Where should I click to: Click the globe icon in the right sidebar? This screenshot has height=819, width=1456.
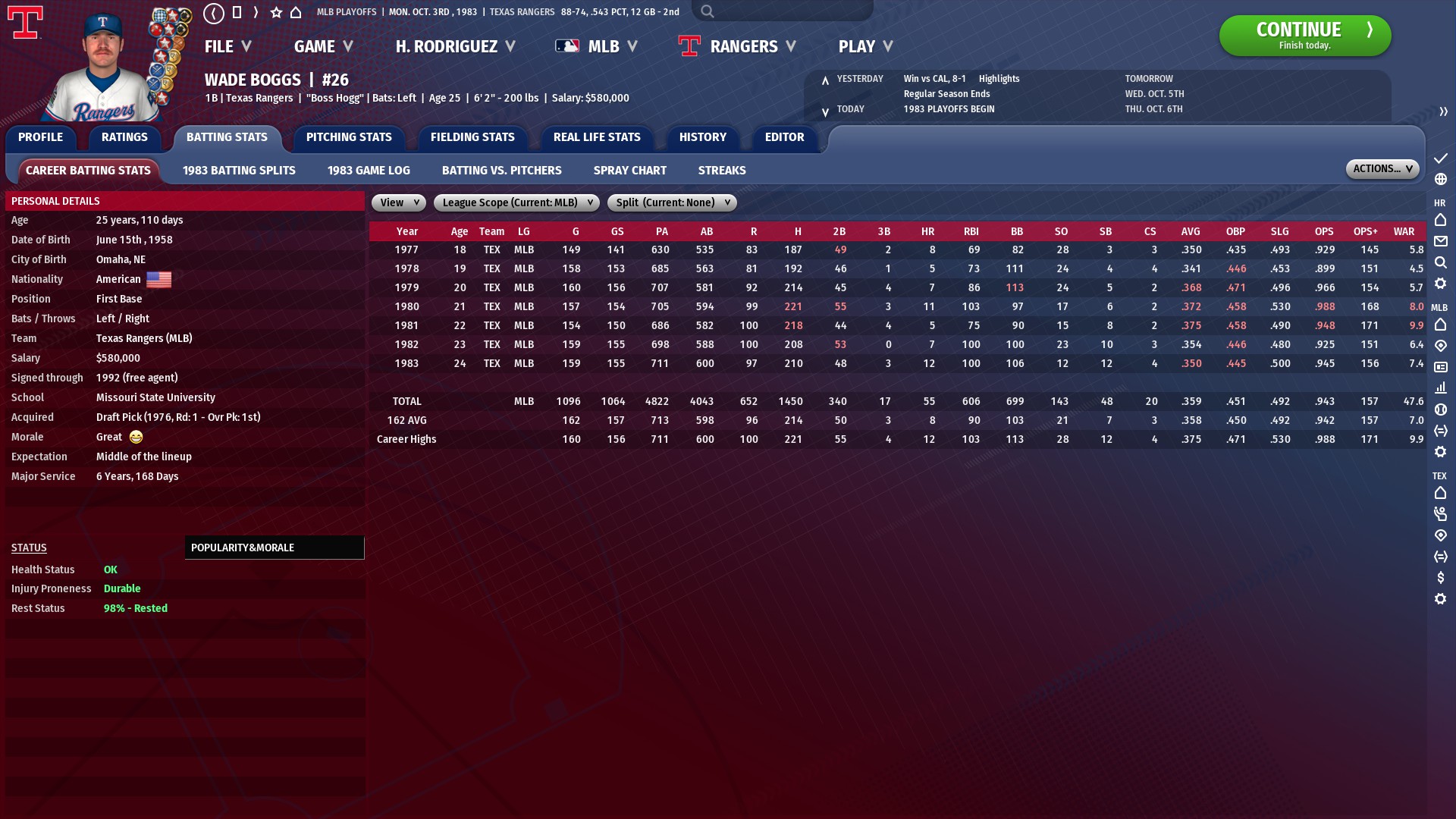point(1440,180)
